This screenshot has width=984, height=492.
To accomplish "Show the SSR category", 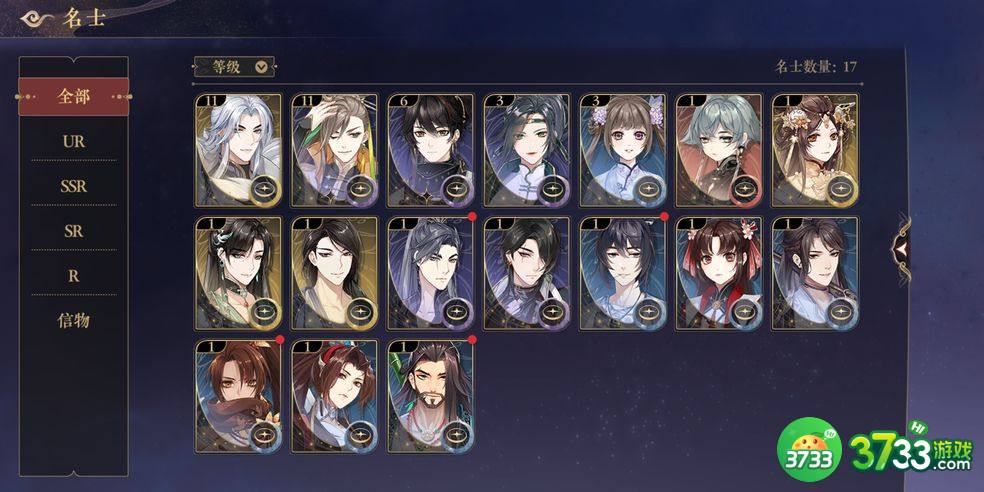I will (x=73, y=186).
